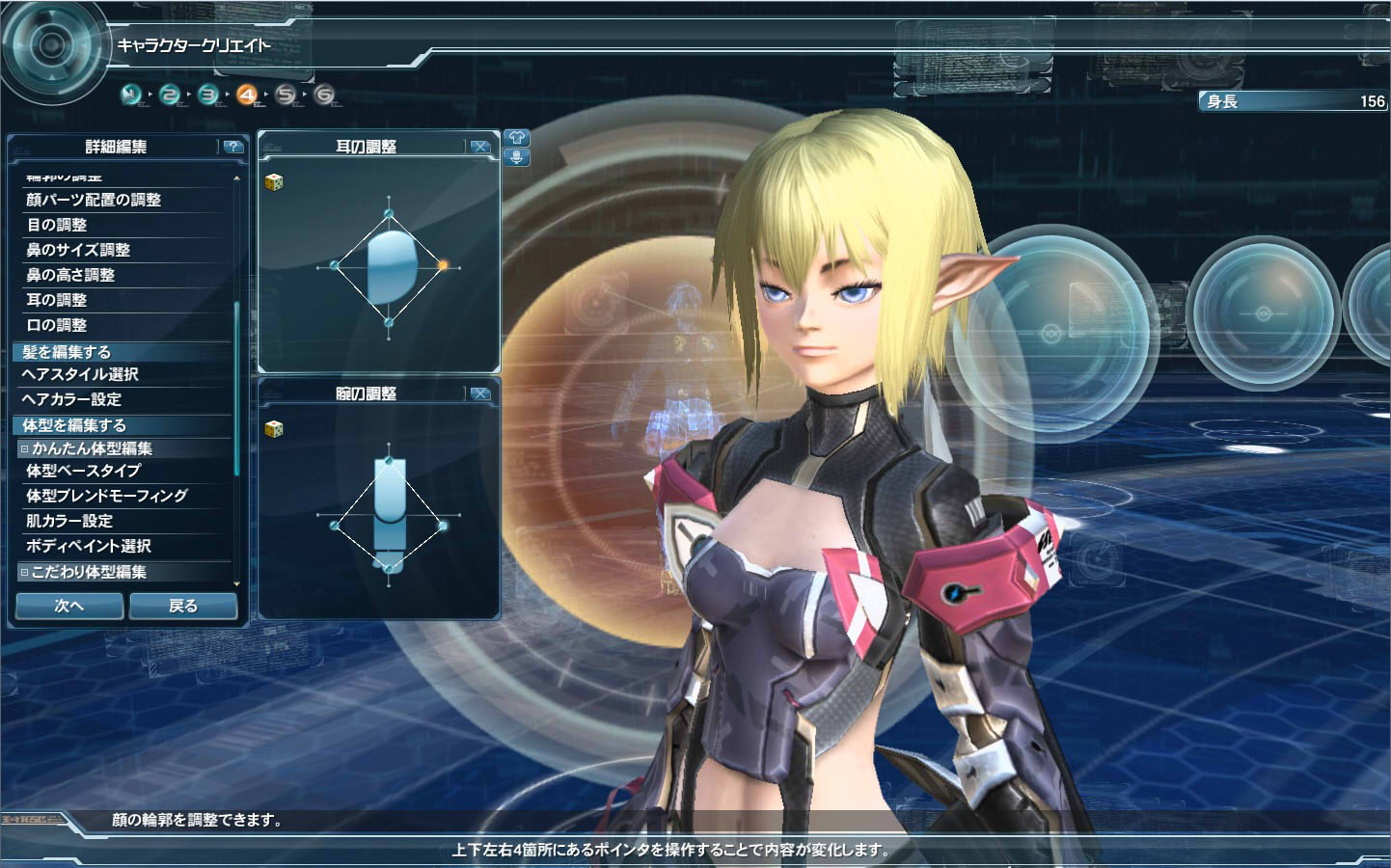Go back with the 戻る button
This screenshot has height=868, width=1391.
[183, 606]
